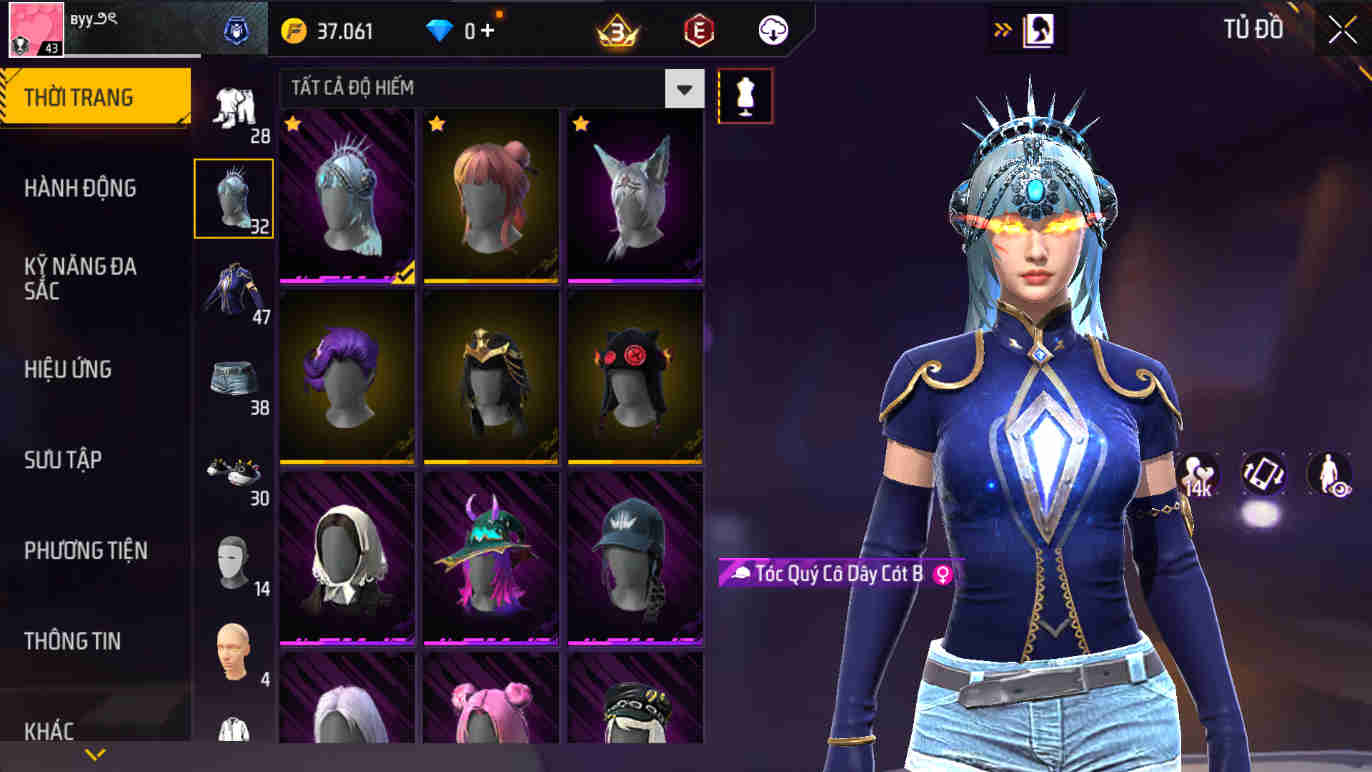The image size is (1372, 772).
Task: Click the mask category icon showing 14
Action: point(234,562)
